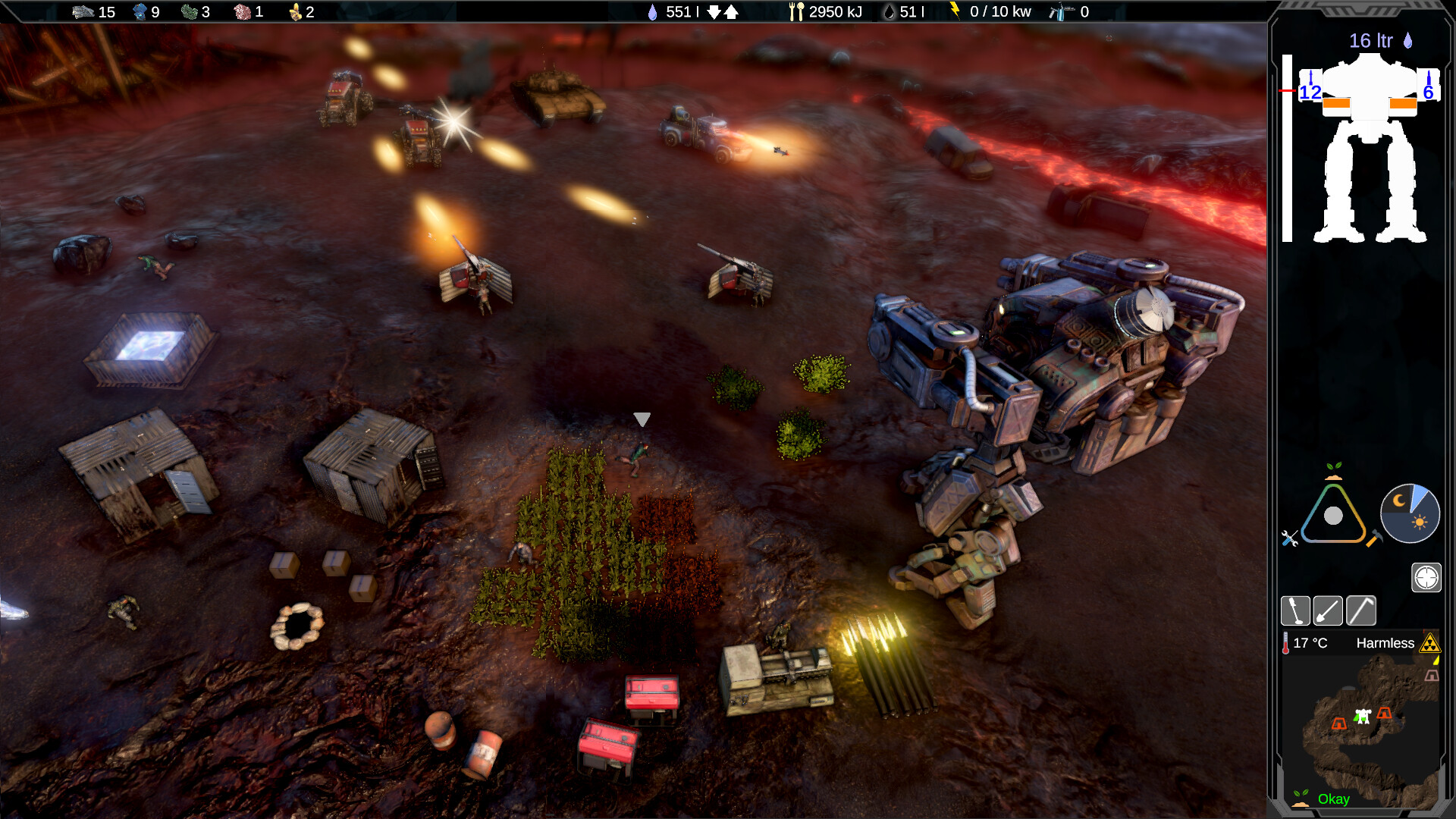Click the Harmless status label
1456x819 pixels.
(1386, 643)
